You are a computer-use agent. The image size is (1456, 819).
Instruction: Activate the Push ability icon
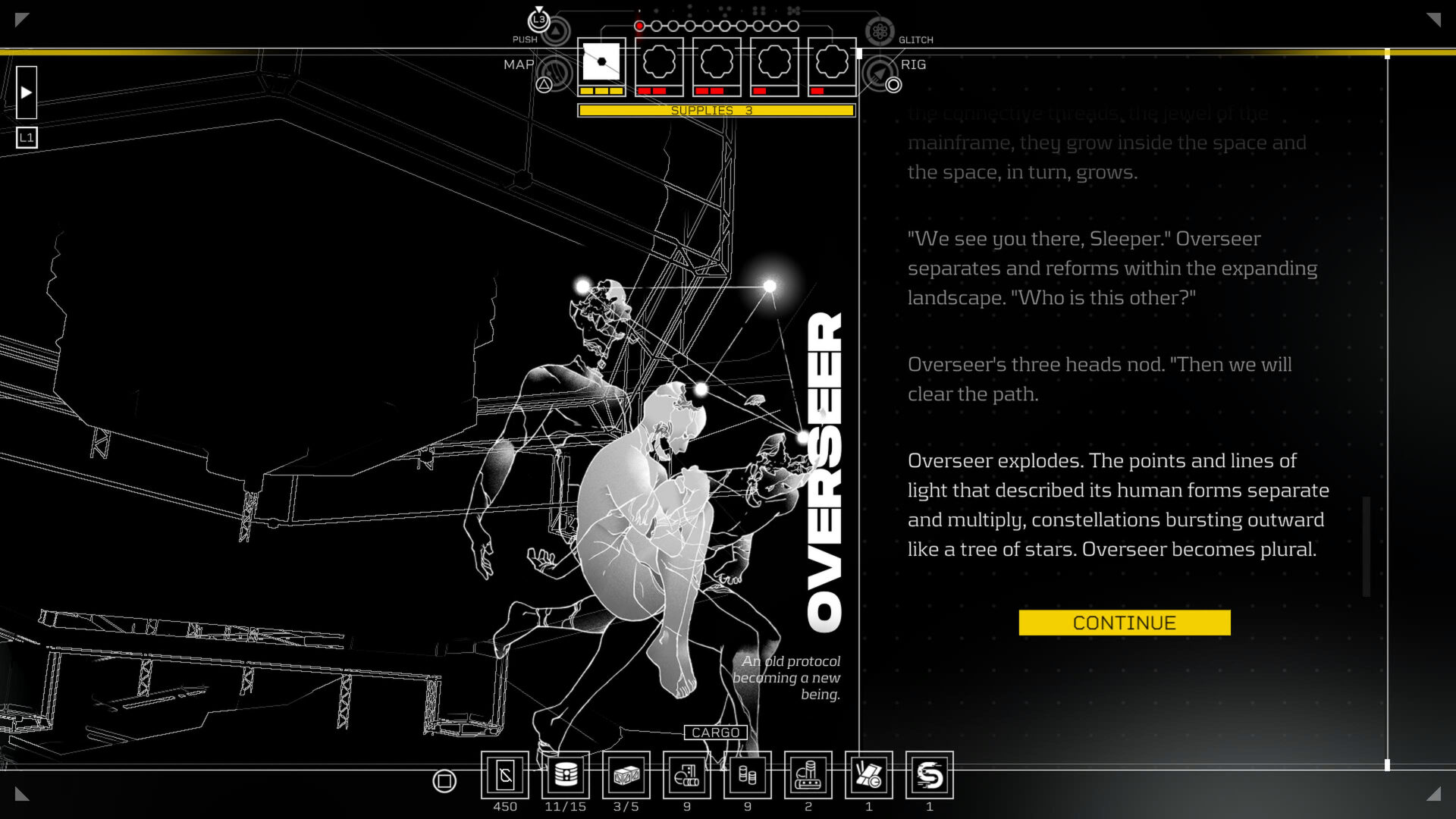[x=557, y=31]
